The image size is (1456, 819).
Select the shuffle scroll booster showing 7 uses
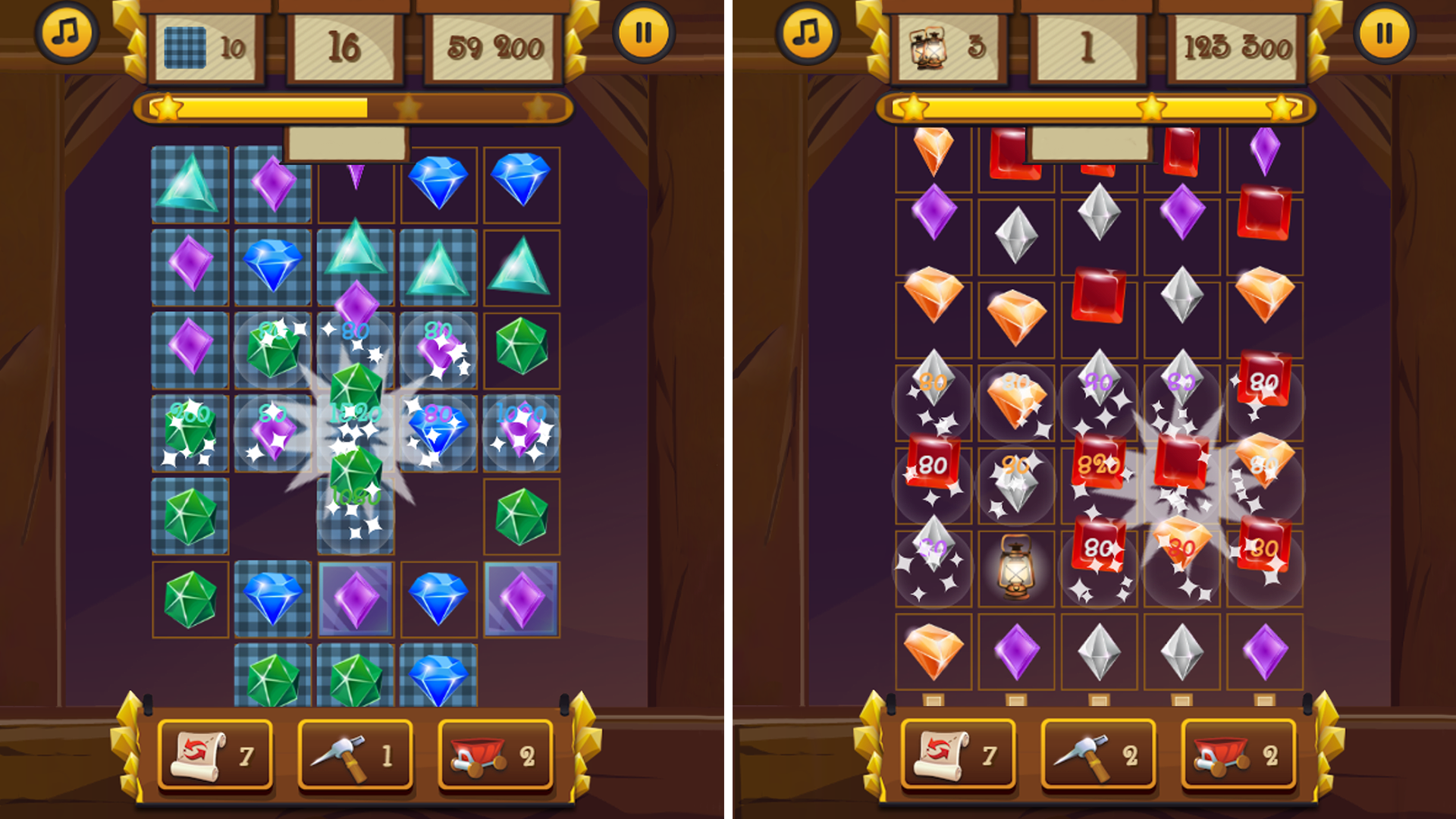click(x=215, y=755)
